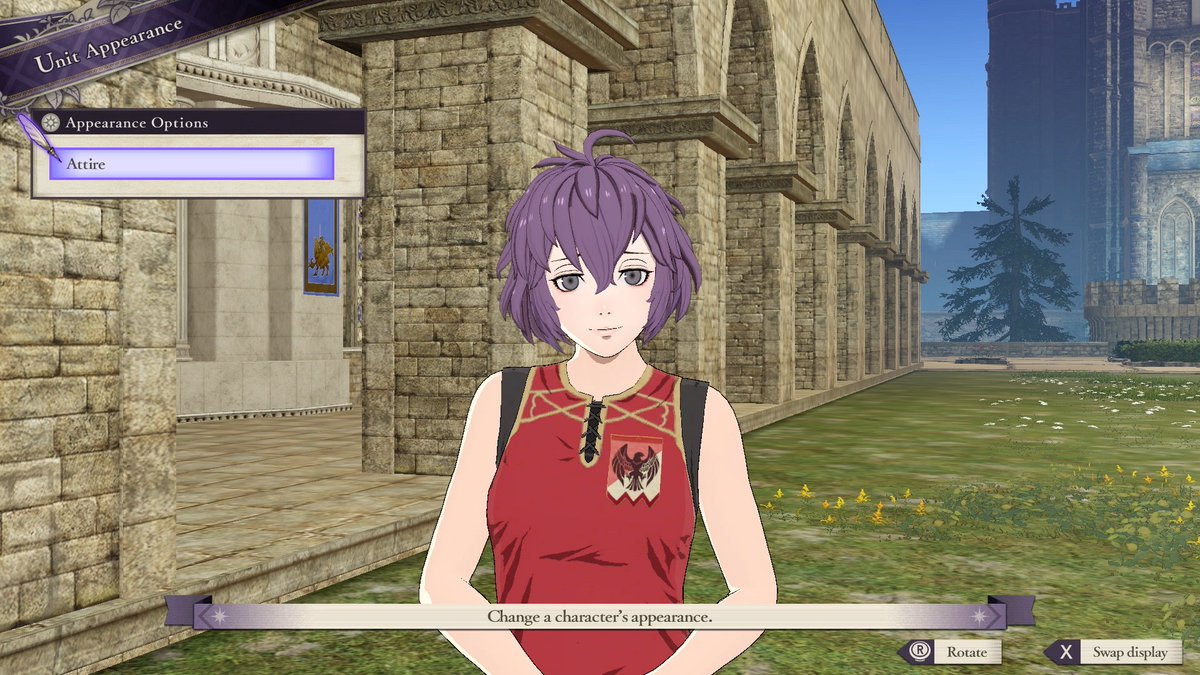Click the Rotate button
Image resolution: width=1200 pixels, height=675 pixels.
(x=952, y=652)
